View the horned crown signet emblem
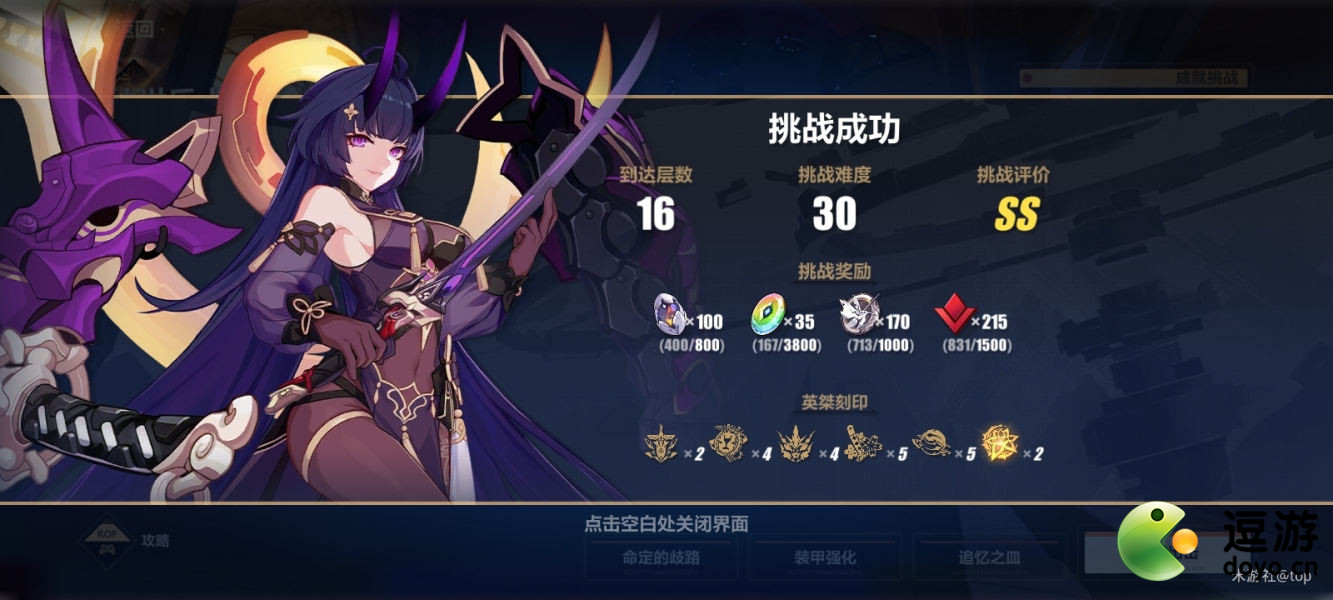This screenshot has height=600, width=1333. tap(796, 443)
